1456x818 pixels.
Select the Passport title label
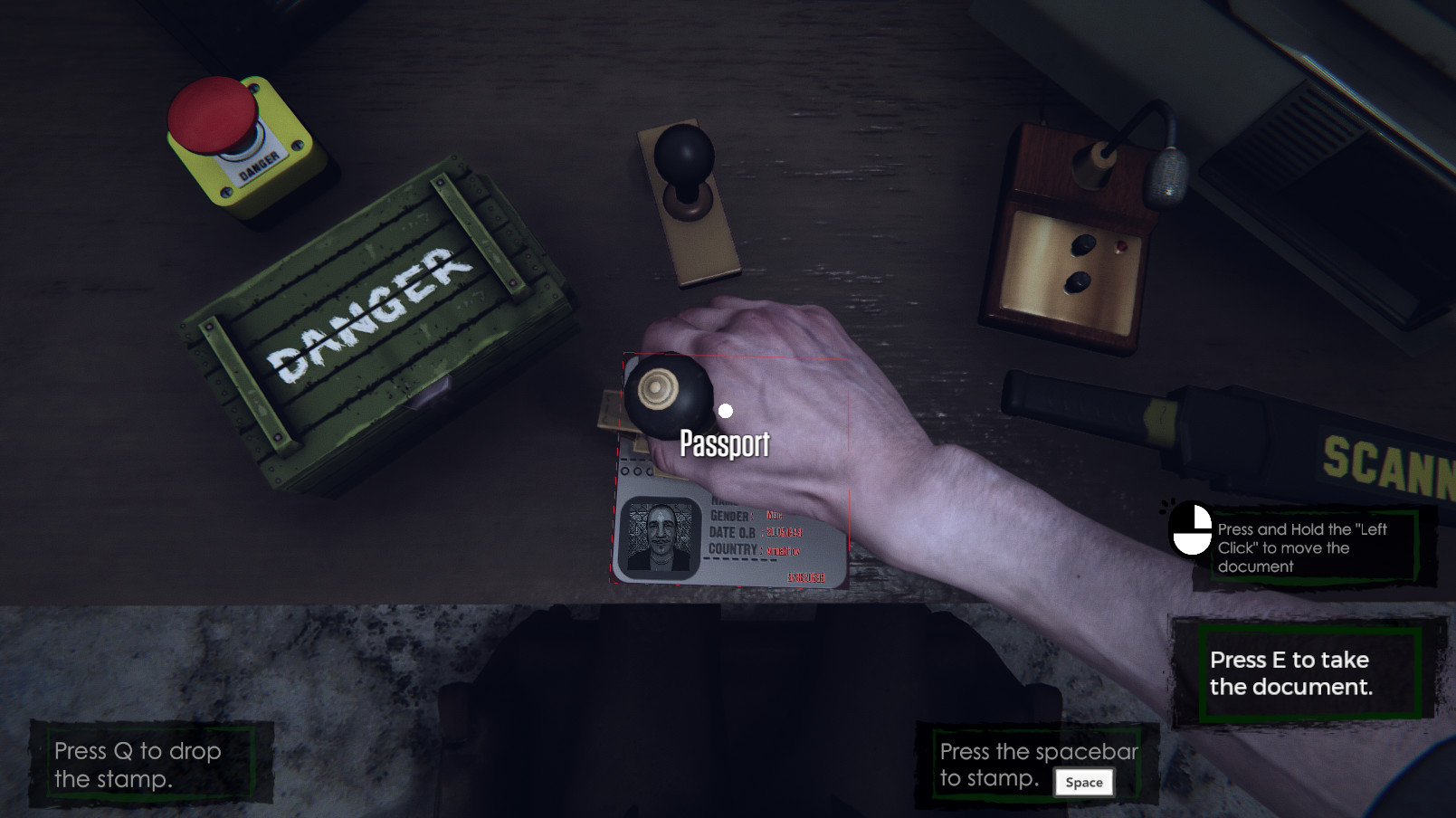coord(724,444)
